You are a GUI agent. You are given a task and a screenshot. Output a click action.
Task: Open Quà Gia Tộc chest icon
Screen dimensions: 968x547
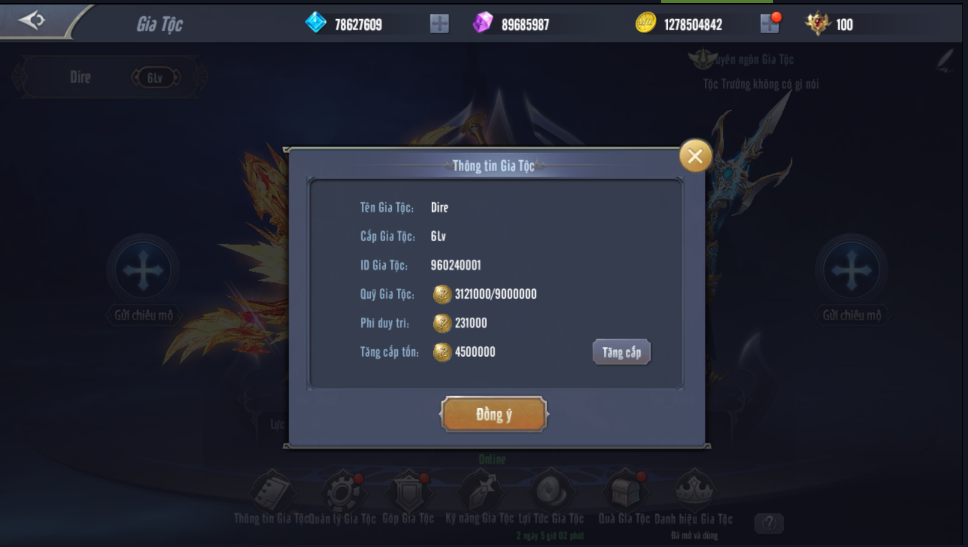tap(623, 491)
